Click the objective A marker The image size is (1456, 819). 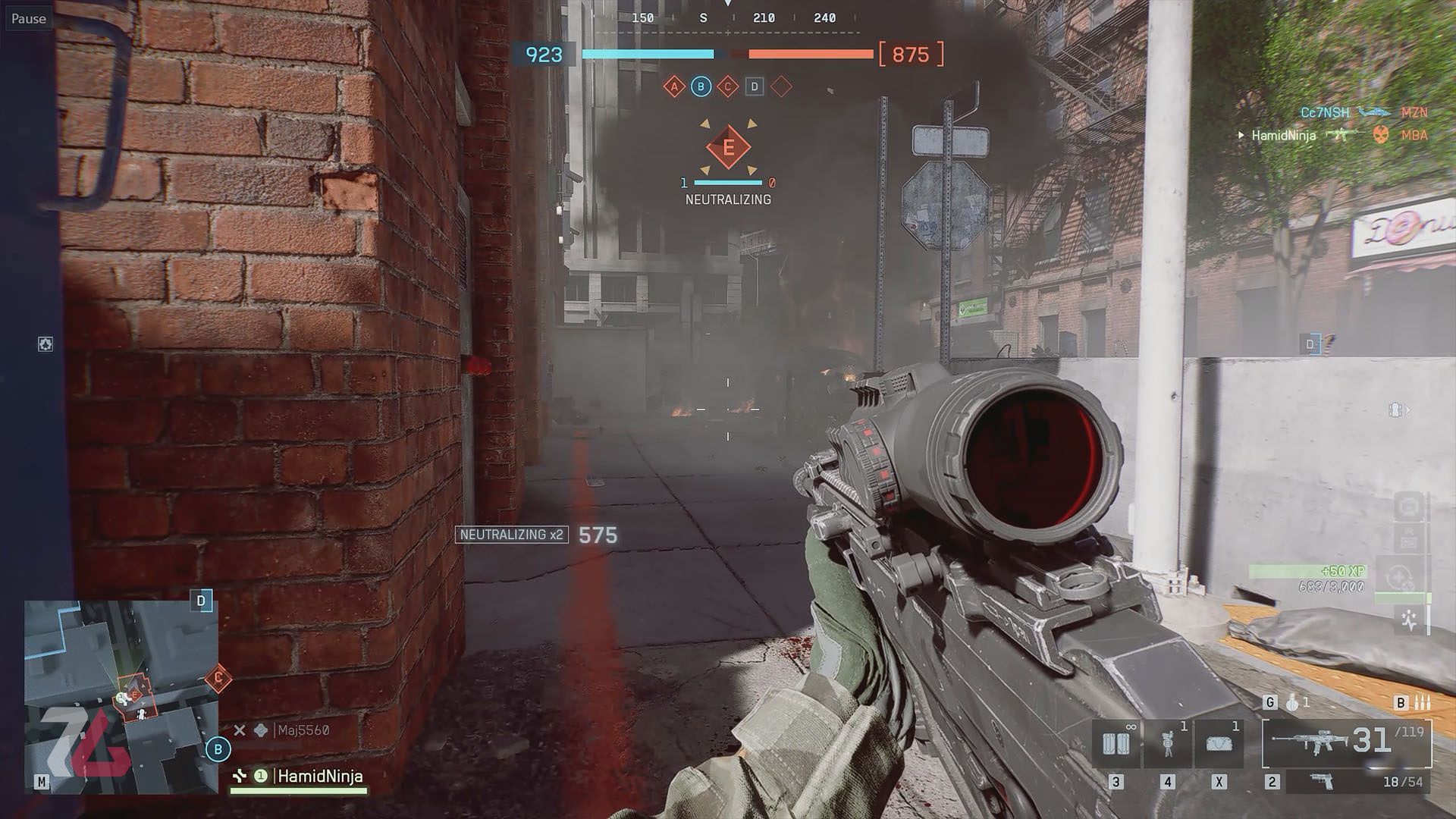[674, 86]
